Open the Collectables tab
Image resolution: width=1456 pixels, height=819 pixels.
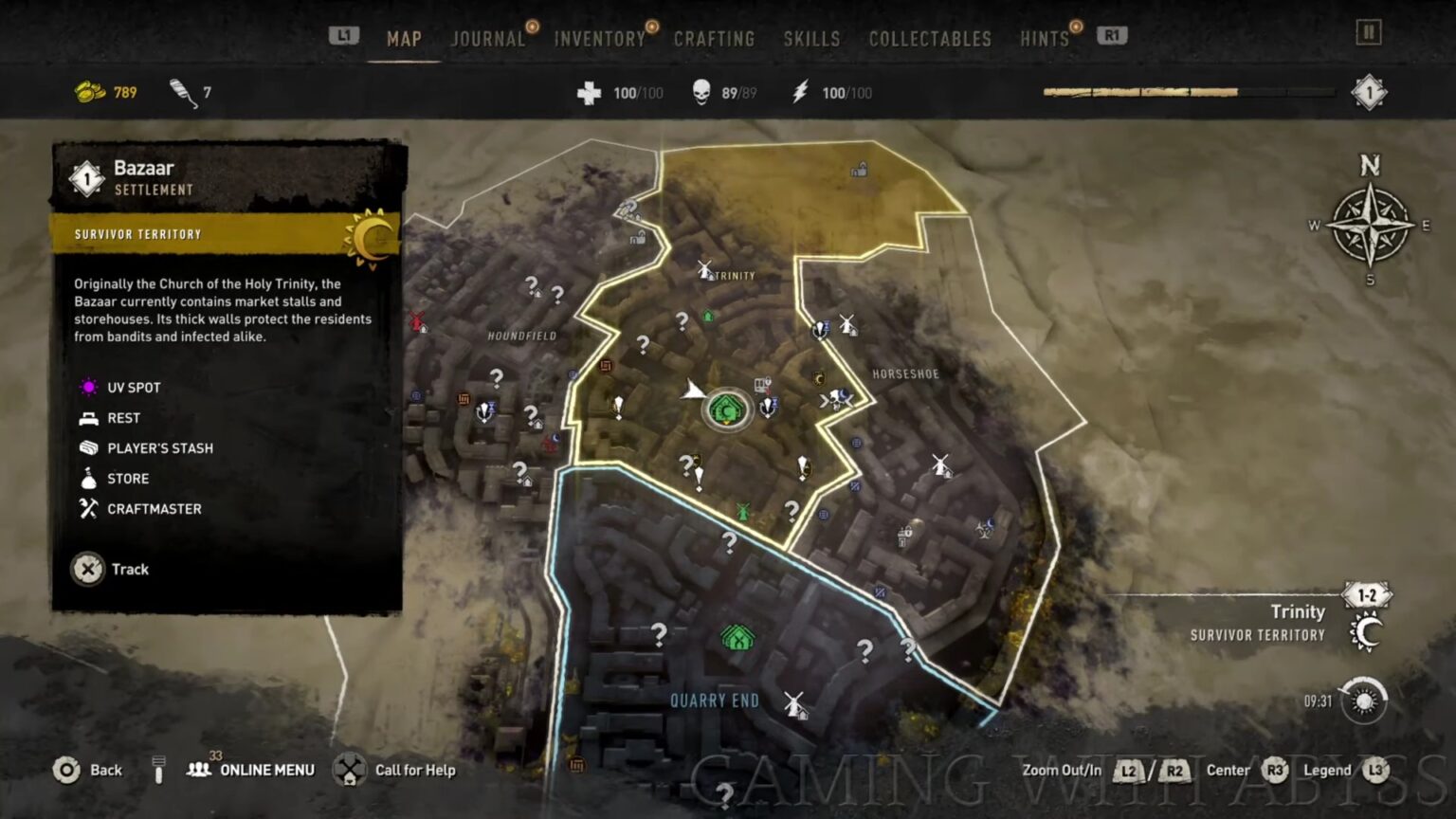930,39
